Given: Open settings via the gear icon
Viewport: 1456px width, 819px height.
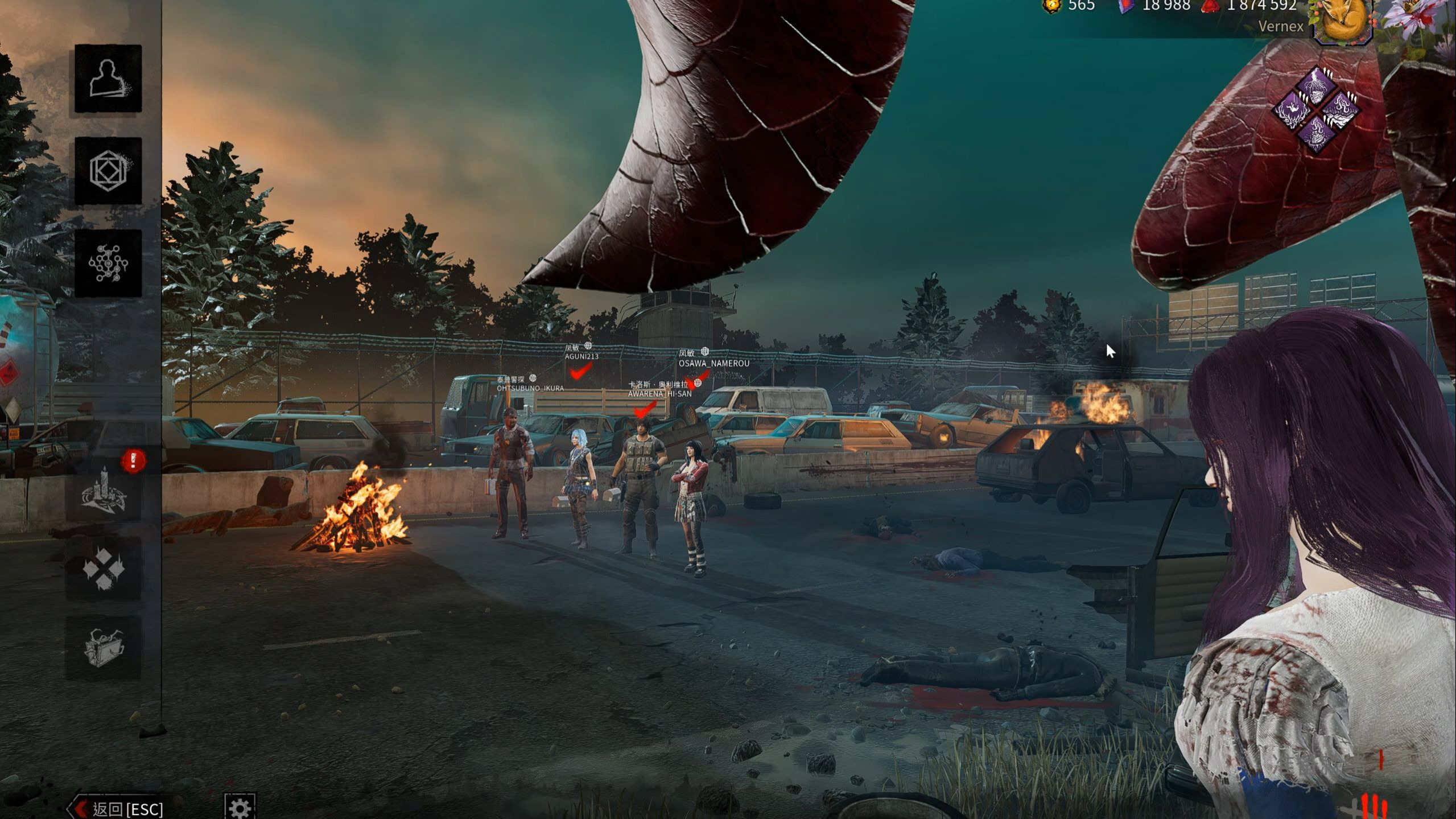Looking at the screenshot, I should pyautogui.click(x=240, y=807).
